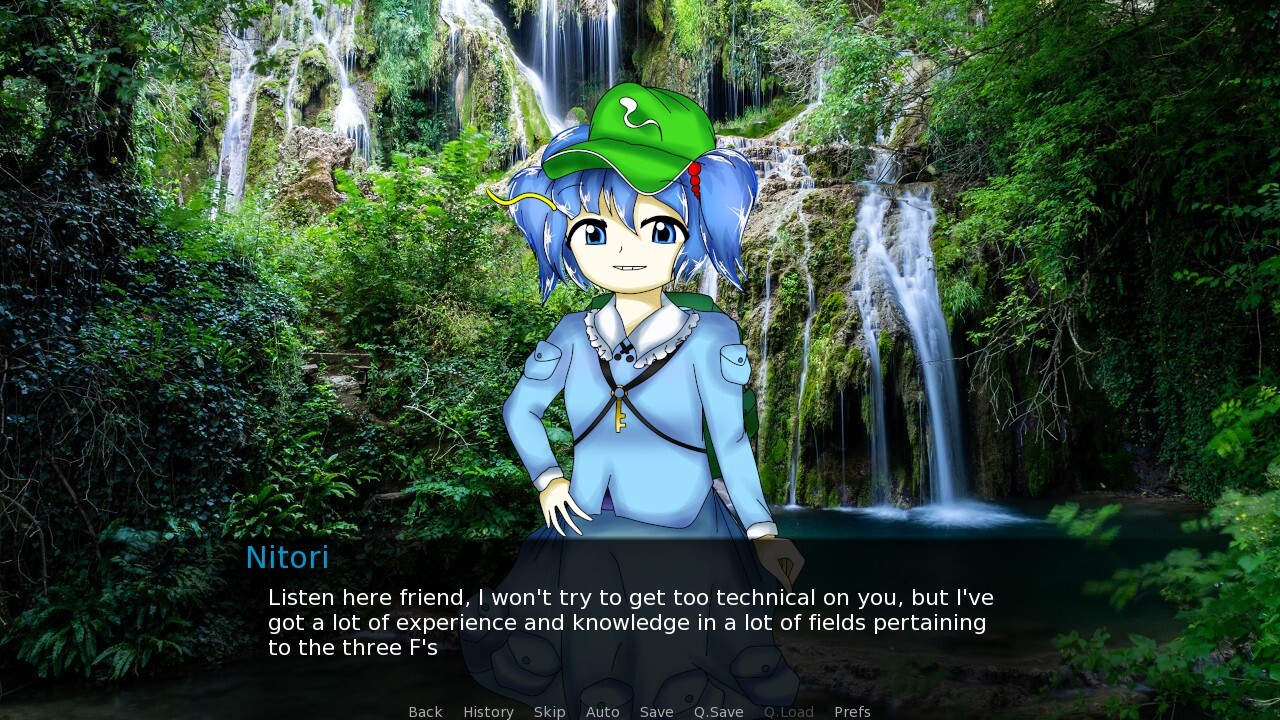Click Nitori's smiling face
1280x720 pixels.
pos(630,250)
